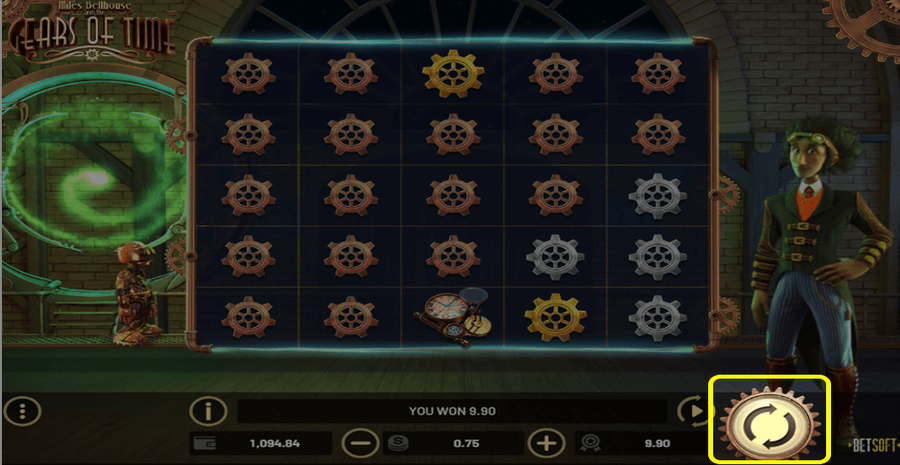Spin the reels with the gear button

(x=770, y=420)
